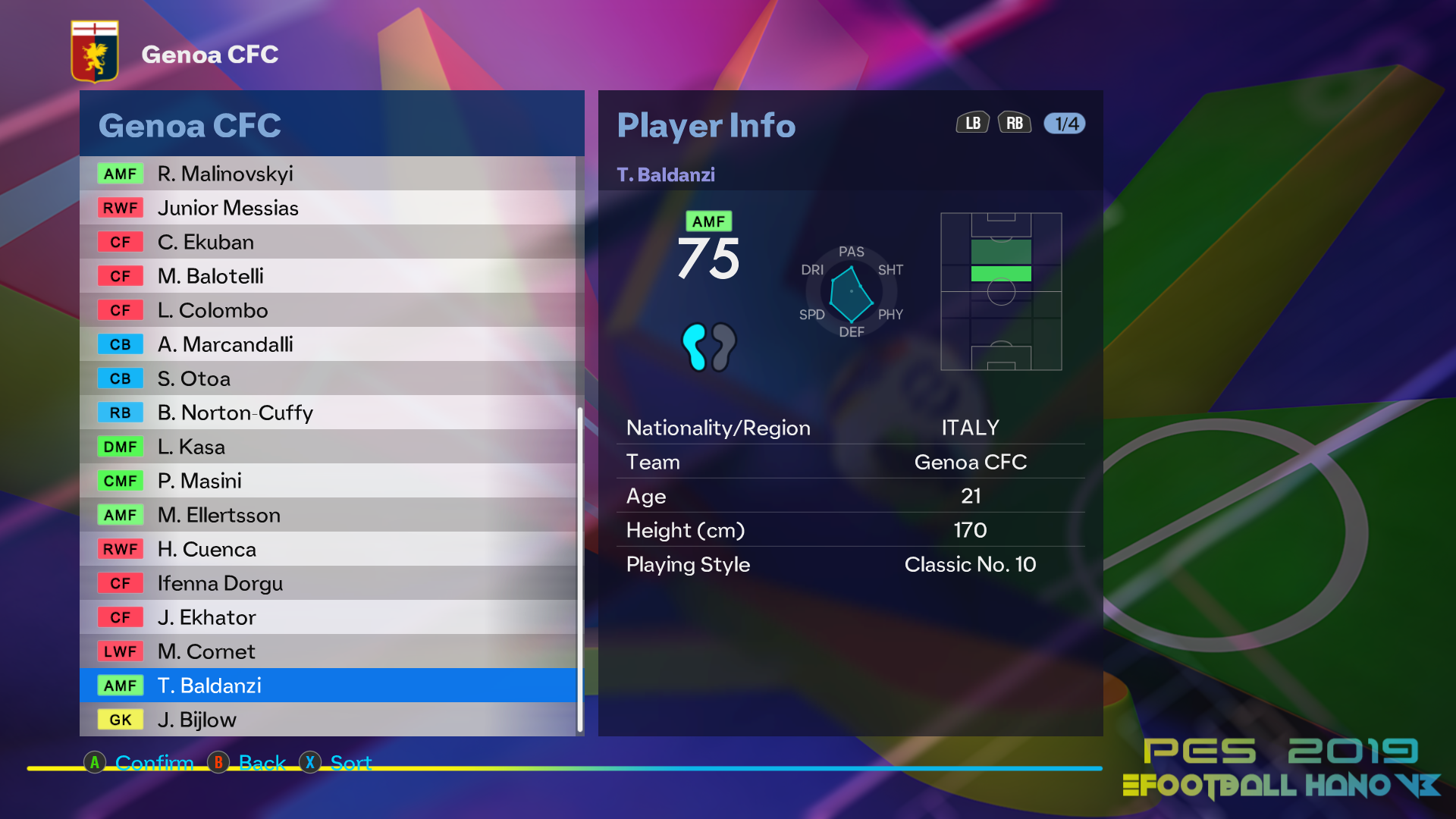
Task: Select M. Balotelli from the roster
Action: coord(328,276)
